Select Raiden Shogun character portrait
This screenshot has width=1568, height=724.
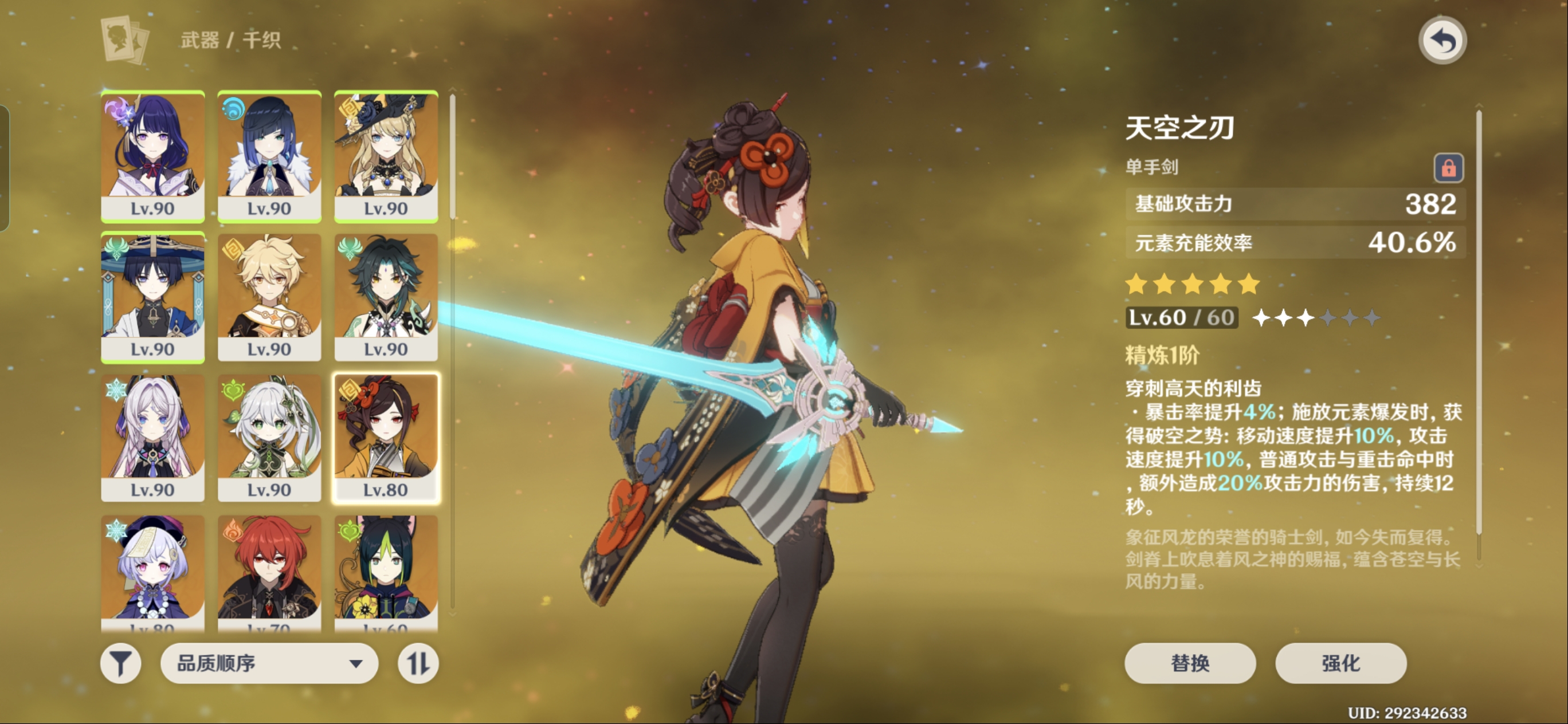click(x=153, y=155)
